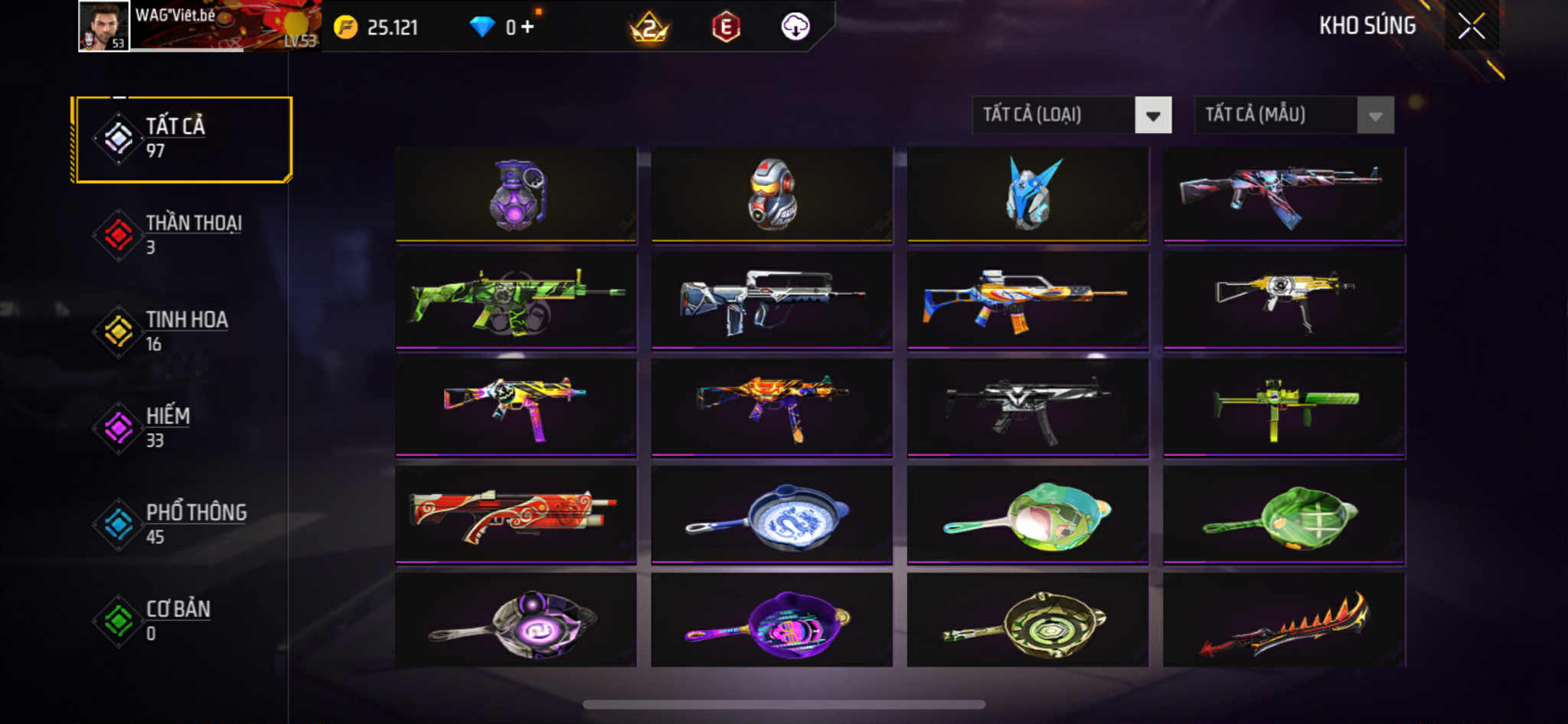Open the Tất Cả (Mẫu) dropdown
The image size is (1568, 724).
click(1293, 116)
